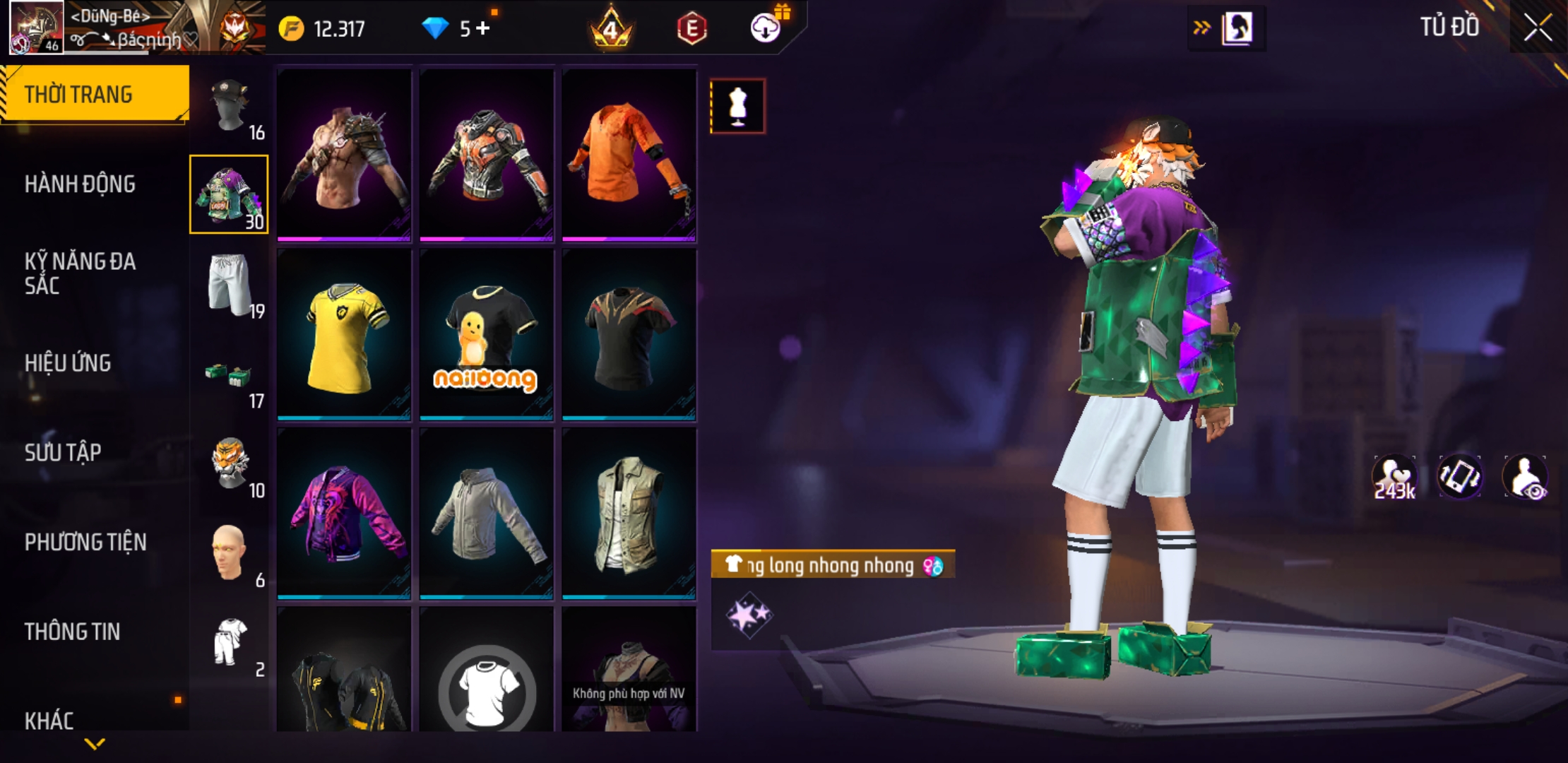Add diamonds with the plus button
1568x763 pixels.
(483, 28)
